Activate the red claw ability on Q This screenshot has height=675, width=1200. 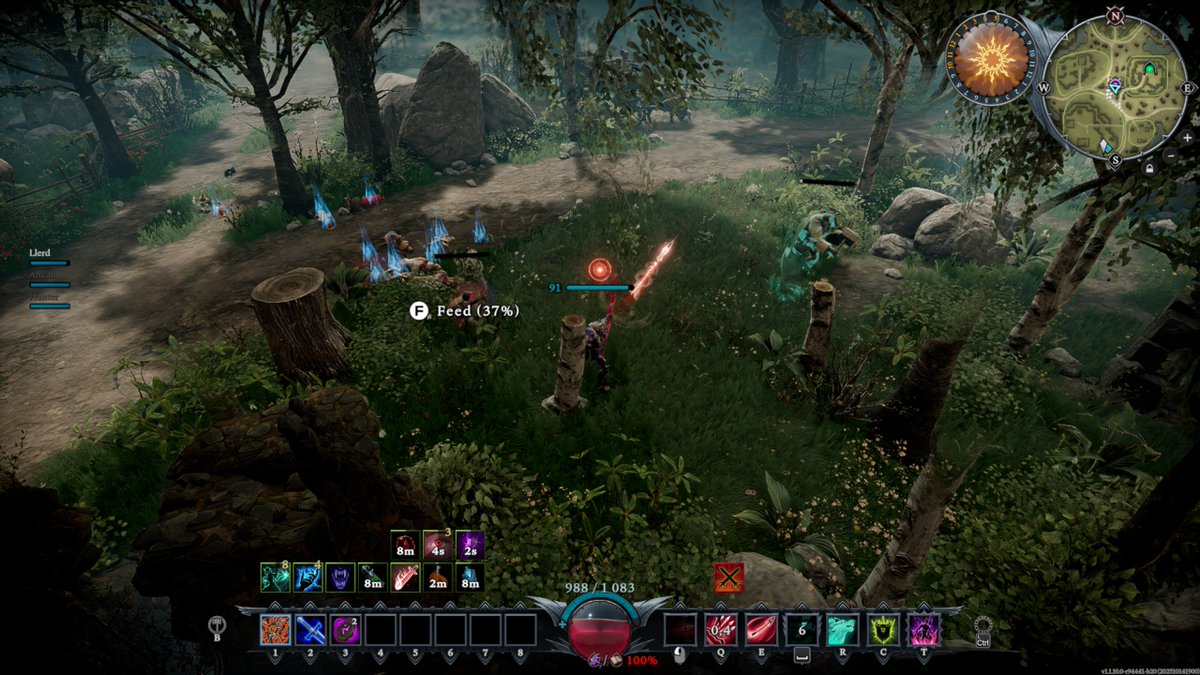tap(720, 630)
